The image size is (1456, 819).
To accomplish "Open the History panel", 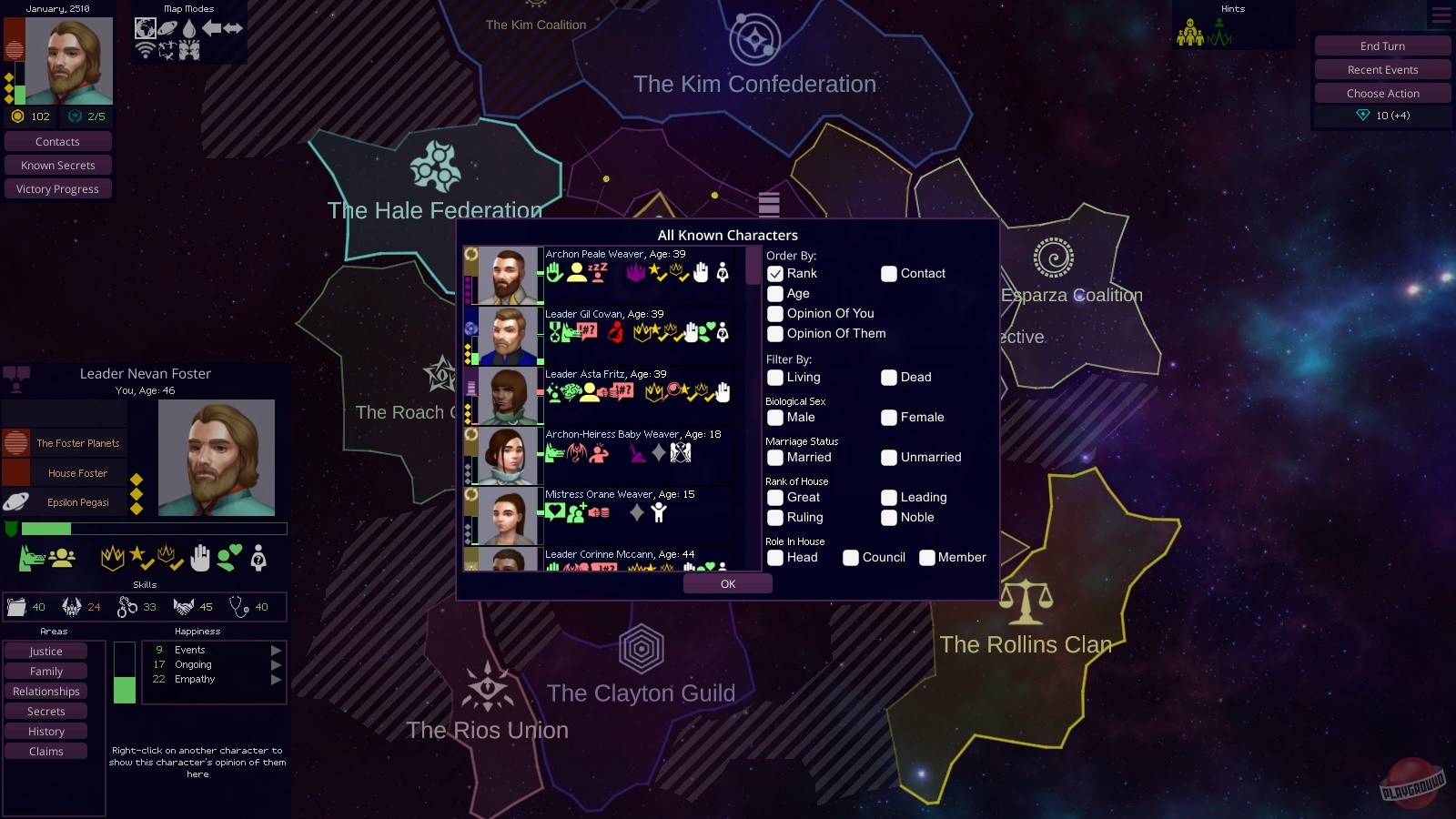I will click(x=45, y=731).
